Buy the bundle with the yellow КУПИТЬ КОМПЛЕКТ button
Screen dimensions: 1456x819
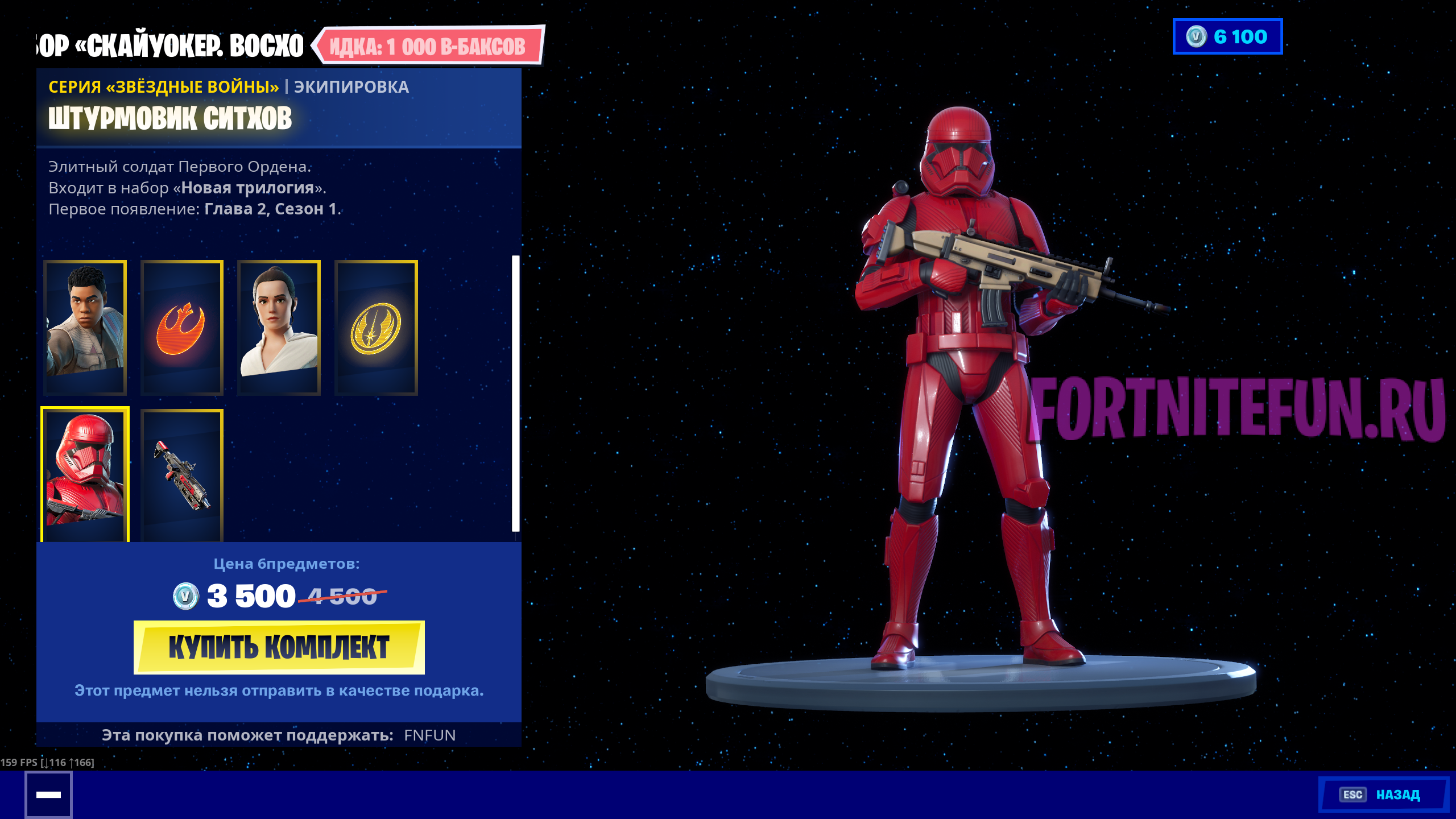[x=279, y=647]
